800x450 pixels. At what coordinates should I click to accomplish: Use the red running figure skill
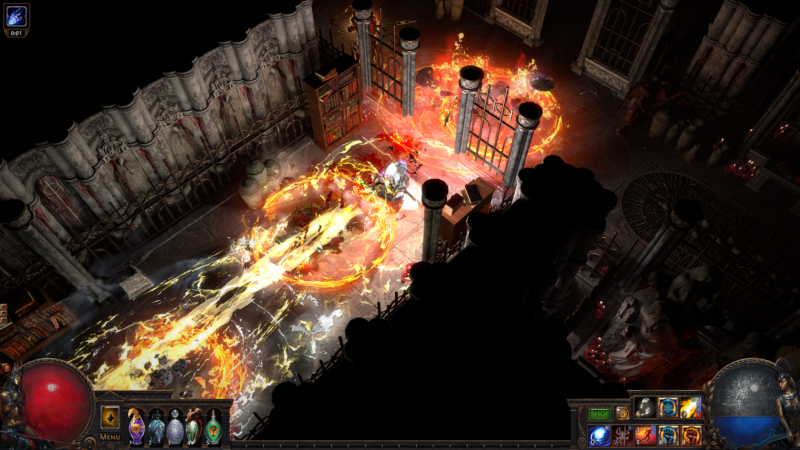point(646,435)
